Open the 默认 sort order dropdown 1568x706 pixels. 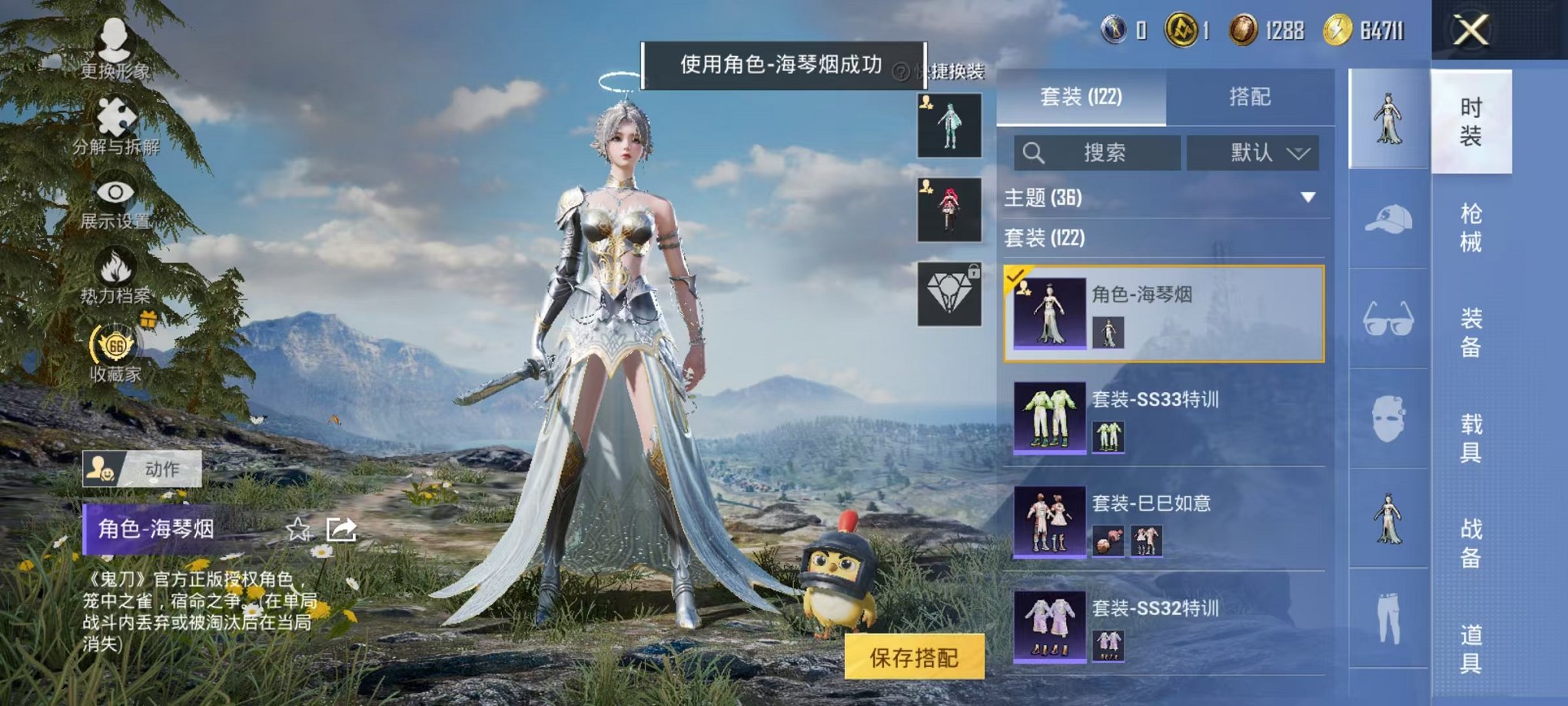(x=1253, y=152)
